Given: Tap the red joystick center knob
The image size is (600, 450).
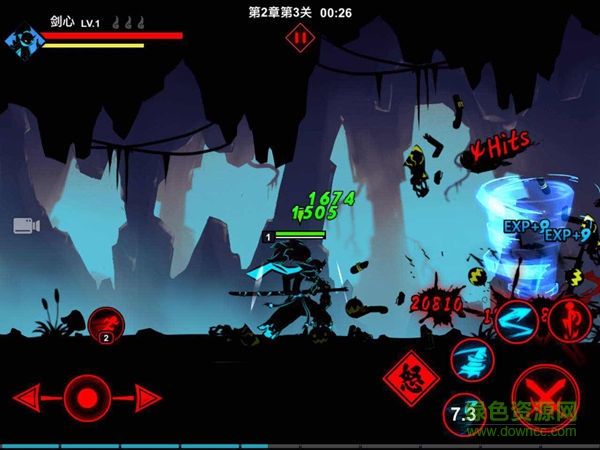Looking at the screenshot, I should point(87,397).
